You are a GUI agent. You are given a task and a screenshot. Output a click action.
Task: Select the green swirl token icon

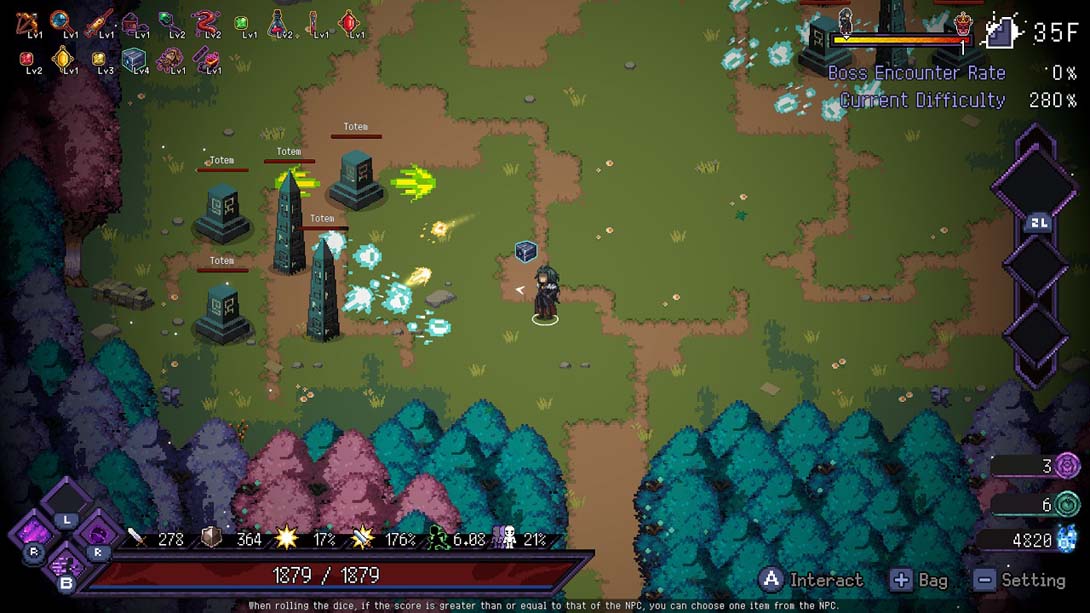click(1068, 505)
